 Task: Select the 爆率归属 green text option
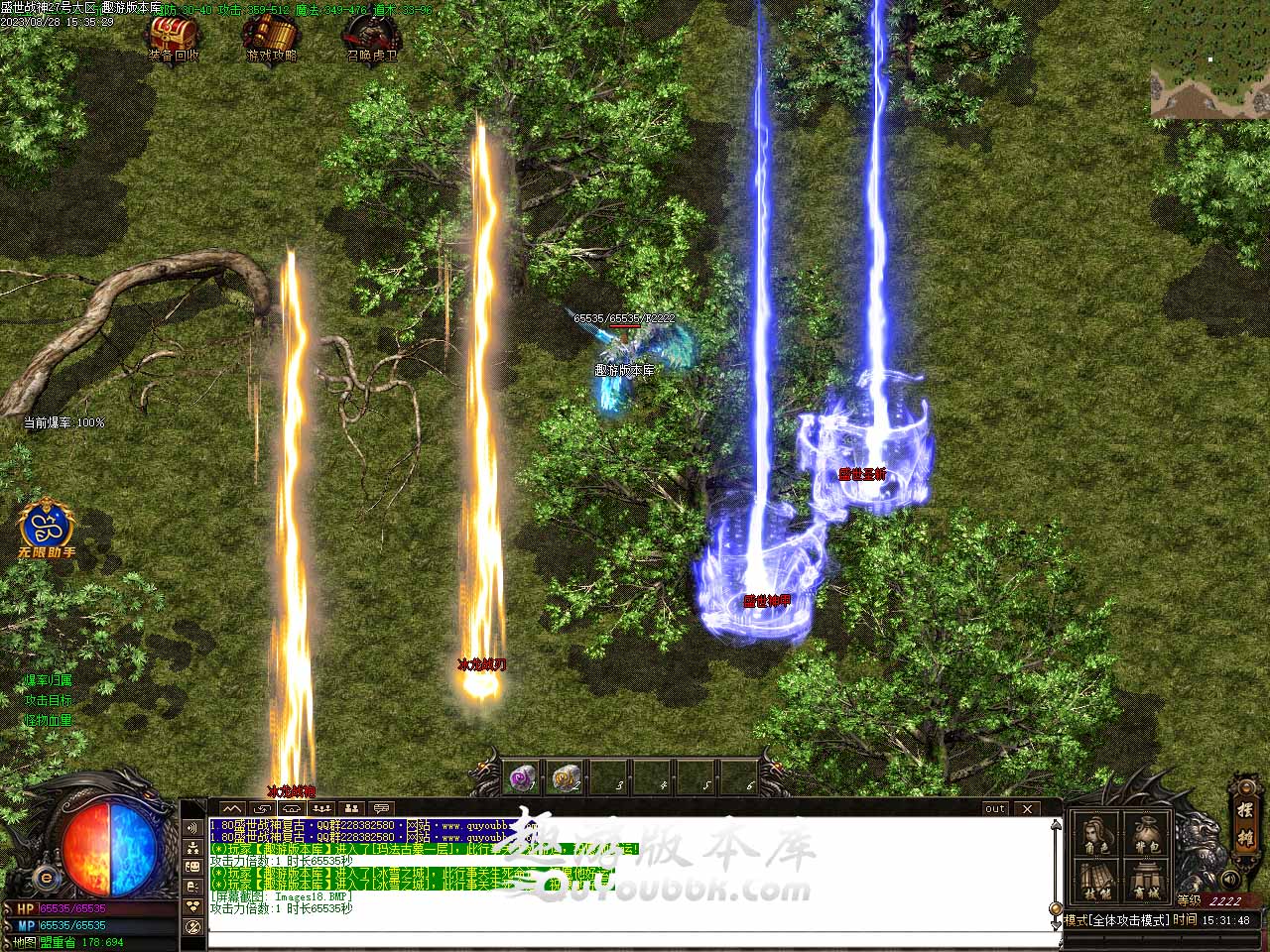coord(49,680)
